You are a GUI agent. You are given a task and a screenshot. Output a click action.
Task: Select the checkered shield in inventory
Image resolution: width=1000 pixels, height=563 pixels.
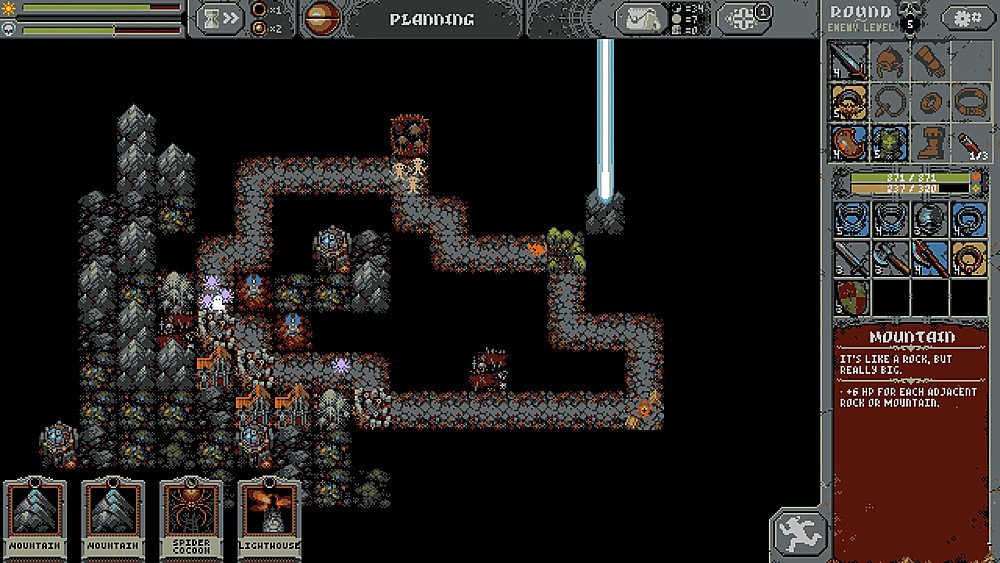(850, 297)
